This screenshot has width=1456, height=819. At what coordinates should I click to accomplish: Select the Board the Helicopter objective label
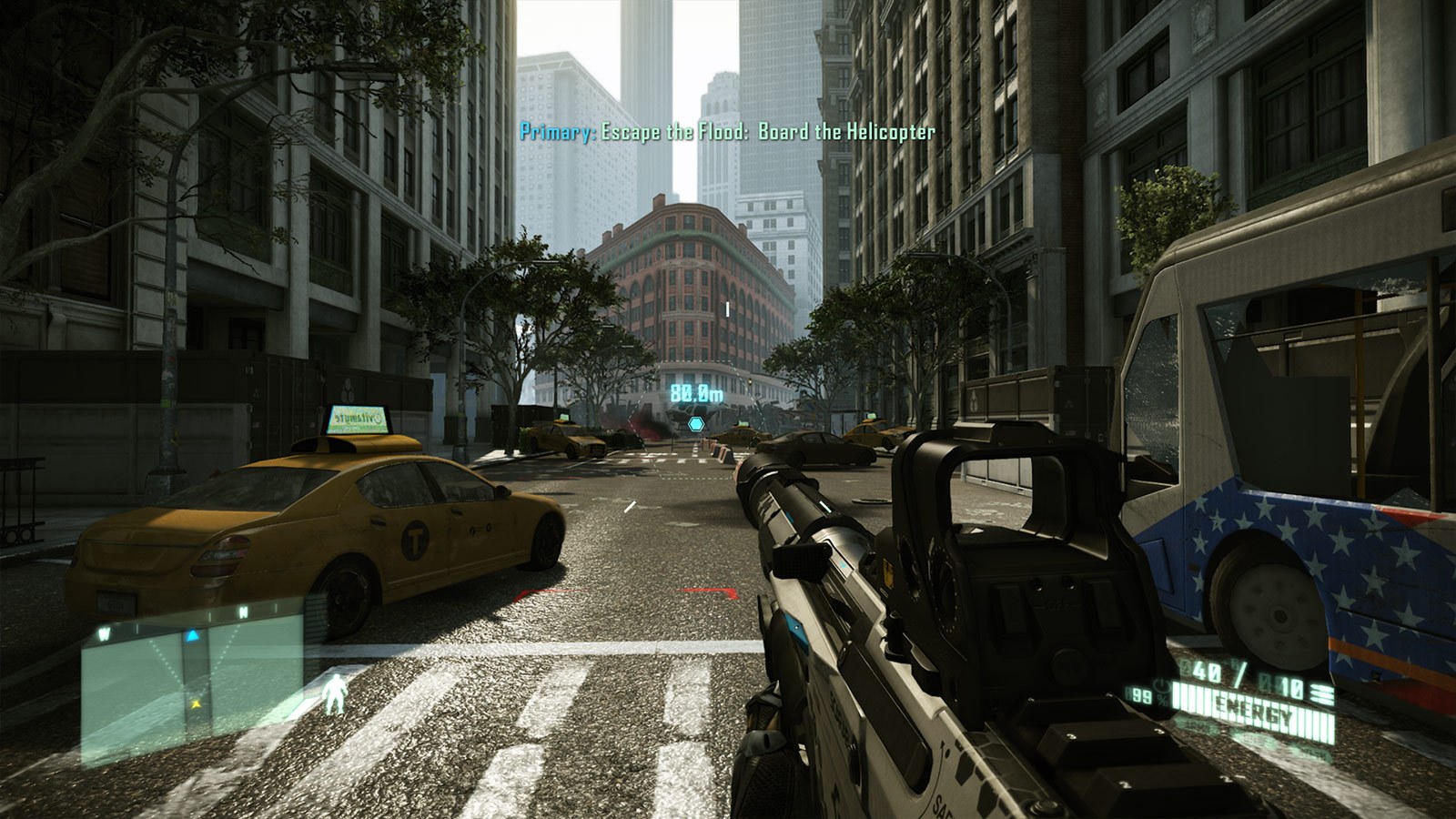pos(845,134)
